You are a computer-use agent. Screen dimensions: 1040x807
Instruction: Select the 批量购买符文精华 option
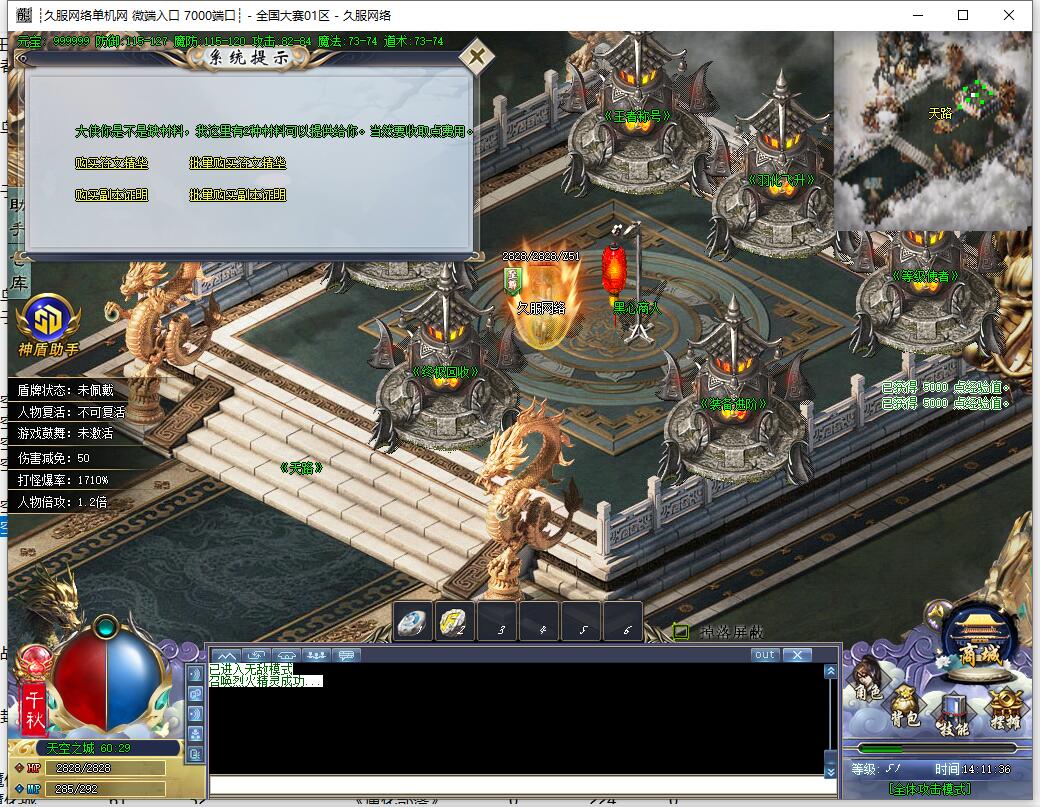(x=238, y=163)
